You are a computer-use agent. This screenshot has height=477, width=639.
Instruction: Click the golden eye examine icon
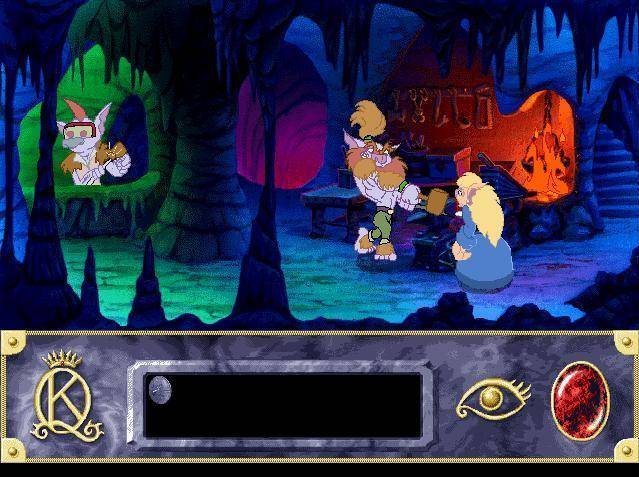(x=491, y=400)
